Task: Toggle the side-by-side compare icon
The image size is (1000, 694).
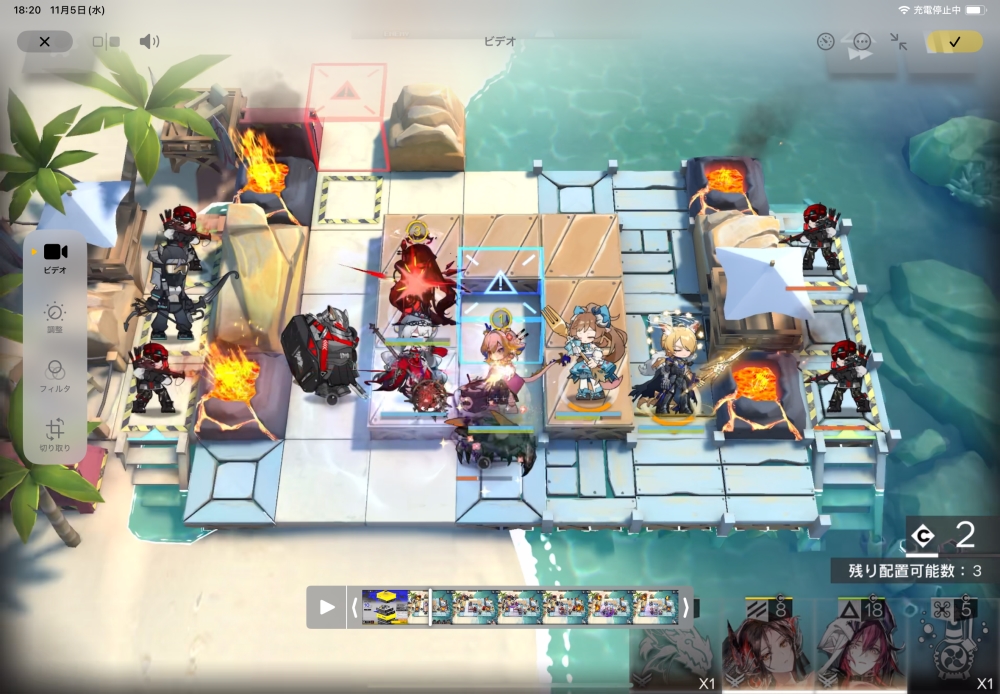Action: [105, 42]
